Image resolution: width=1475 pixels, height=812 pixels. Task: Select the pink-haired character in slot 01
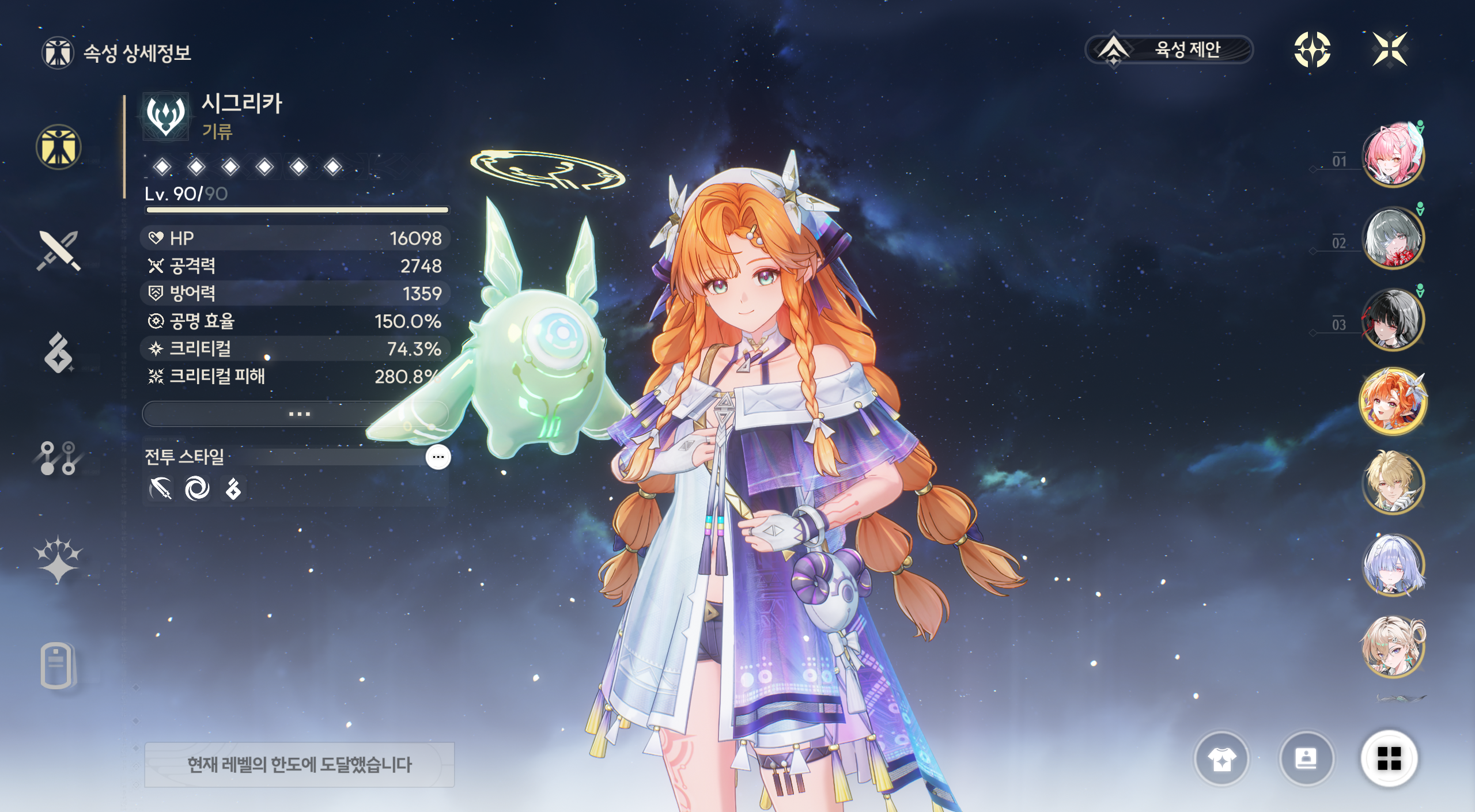pyautogui.click(x=1392, y=155)
